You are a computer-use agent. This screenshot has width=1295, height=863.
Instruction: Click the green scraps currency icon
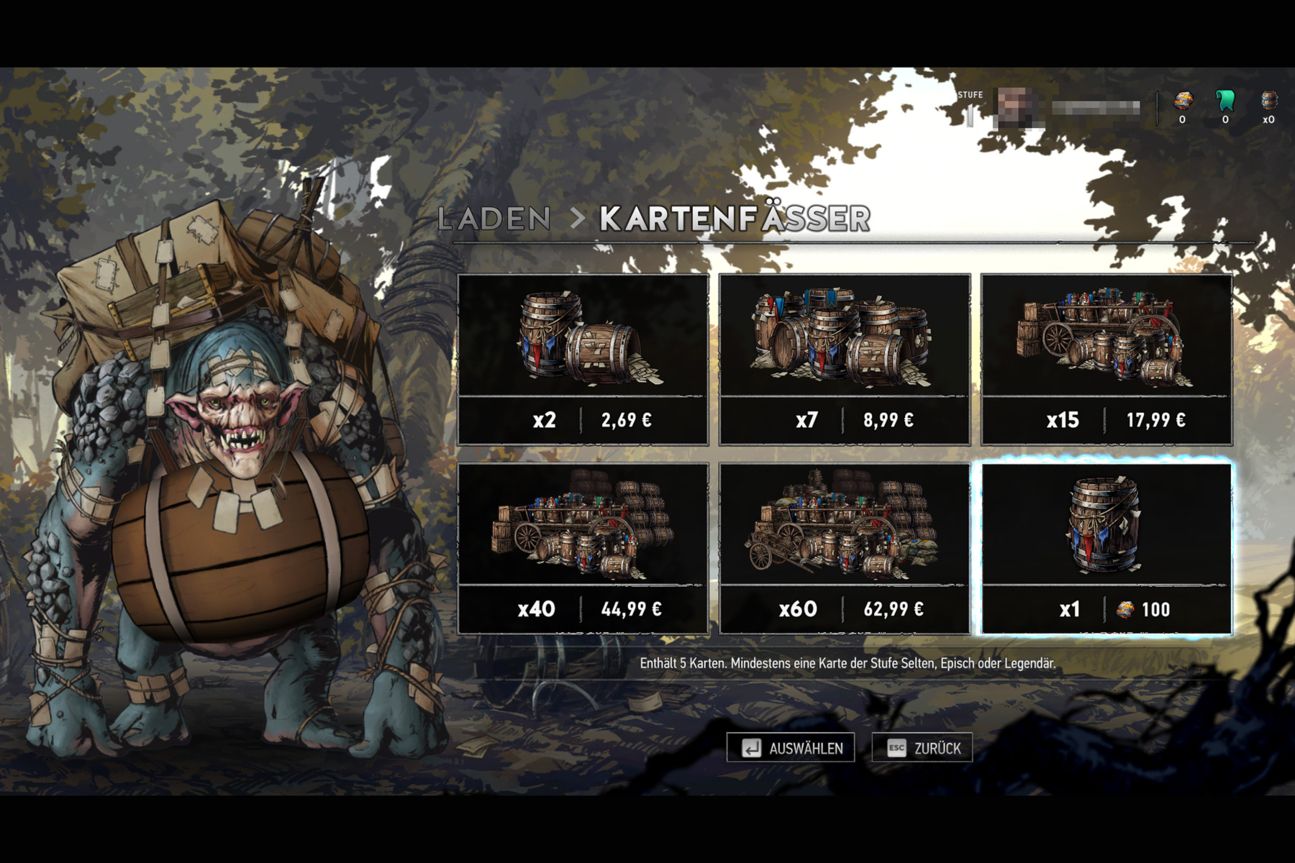pyautogui.click(x=1225, y=100)
